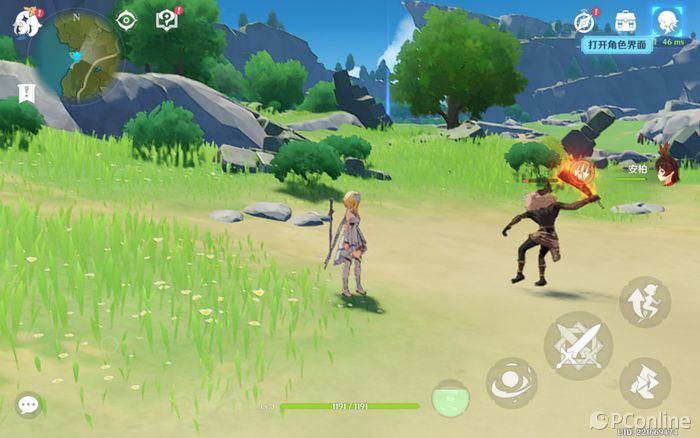The image size is (700, 438).
Task: Use the swirling wind elemental skill
Action: tap(511, 383)
